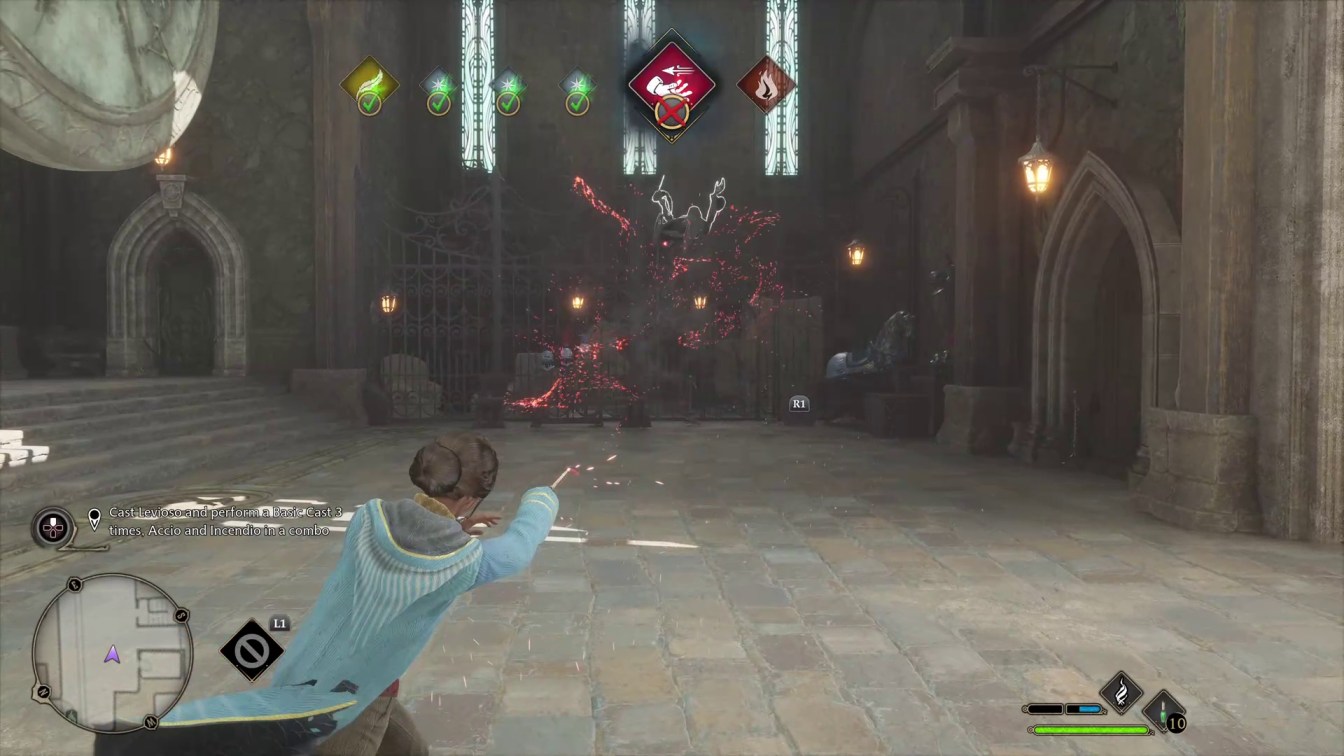Click the N marker on the minimap ring
The width and height of the screenshot is (1344, 756).
click(42, 691)
